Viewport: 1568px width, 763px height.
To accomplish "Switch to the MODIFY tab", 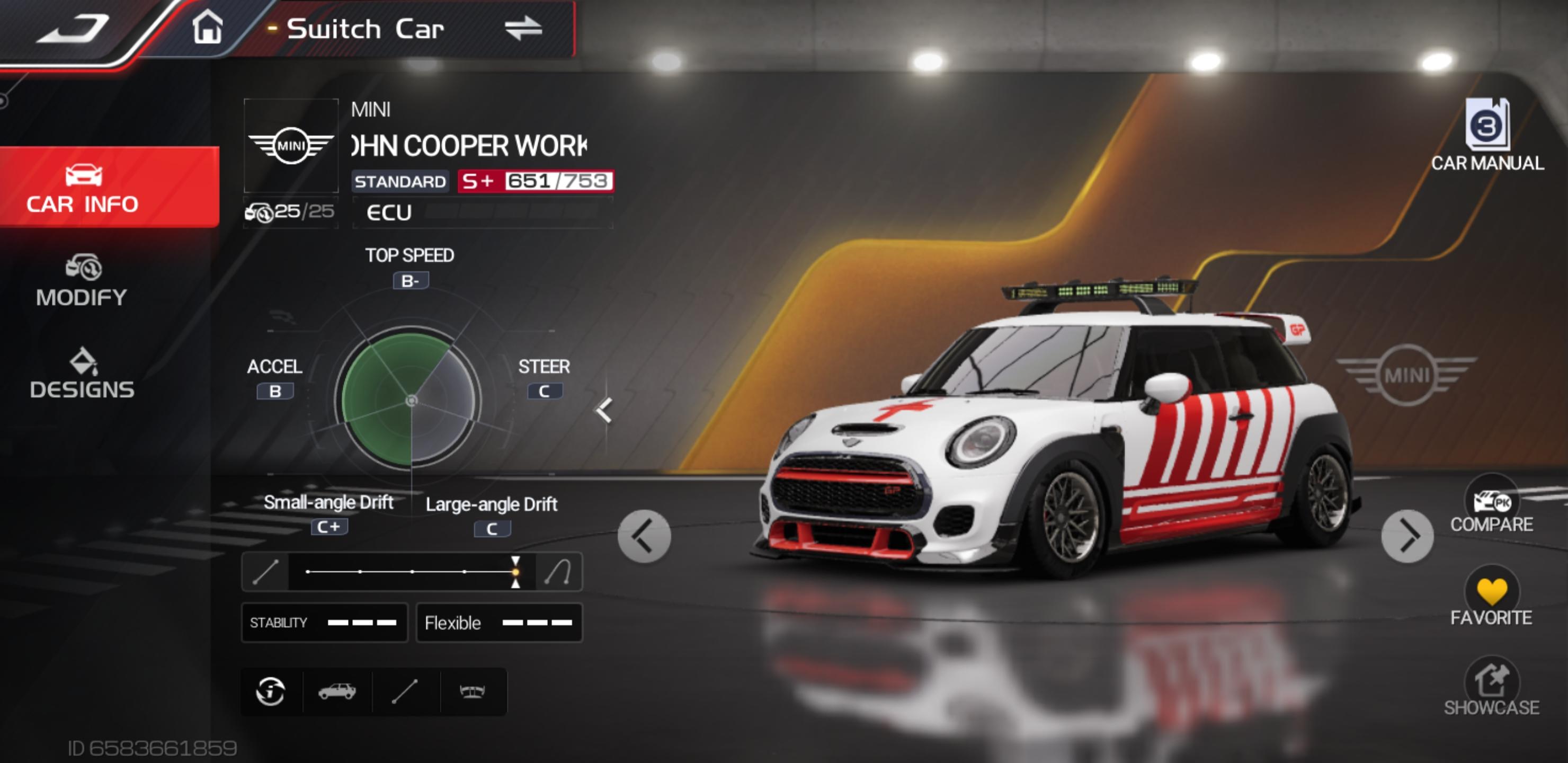I will pos(82,281).
